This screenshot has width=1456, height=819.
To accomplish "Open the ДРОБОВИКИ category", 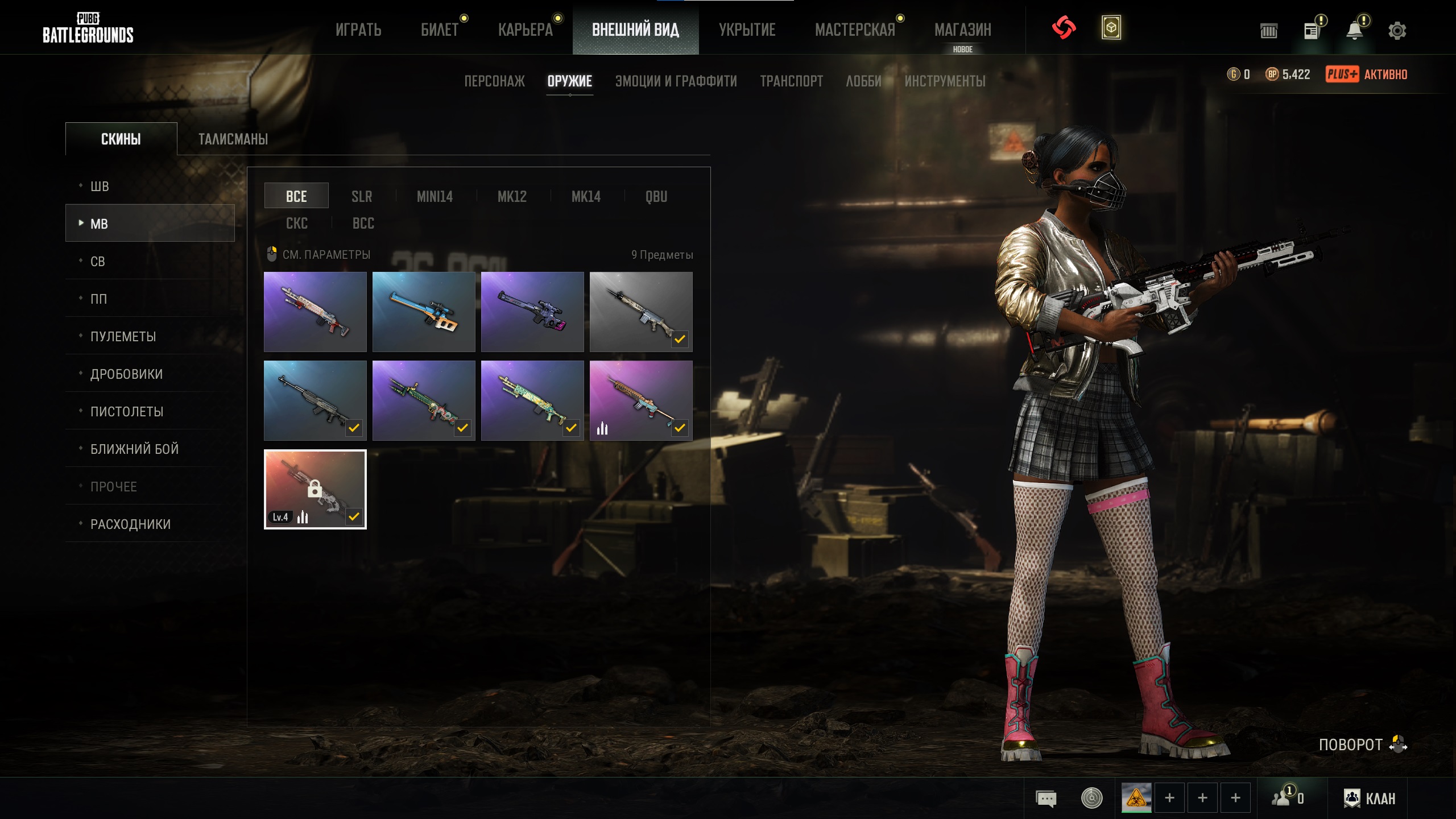I will click(x=126, y=374).
